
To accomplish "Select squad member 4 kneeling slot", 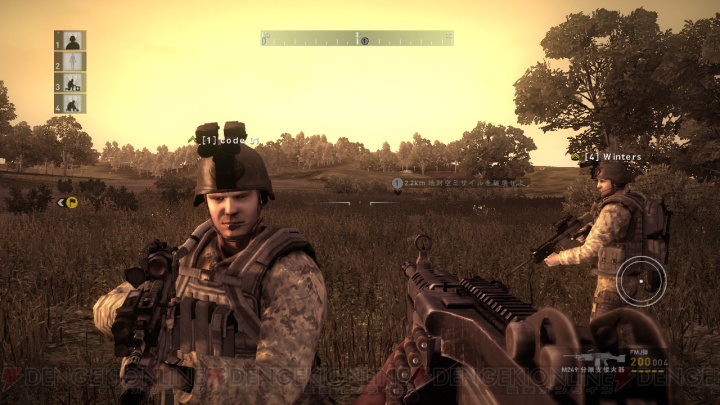I will pyautogui.click(x=70, y=104).
